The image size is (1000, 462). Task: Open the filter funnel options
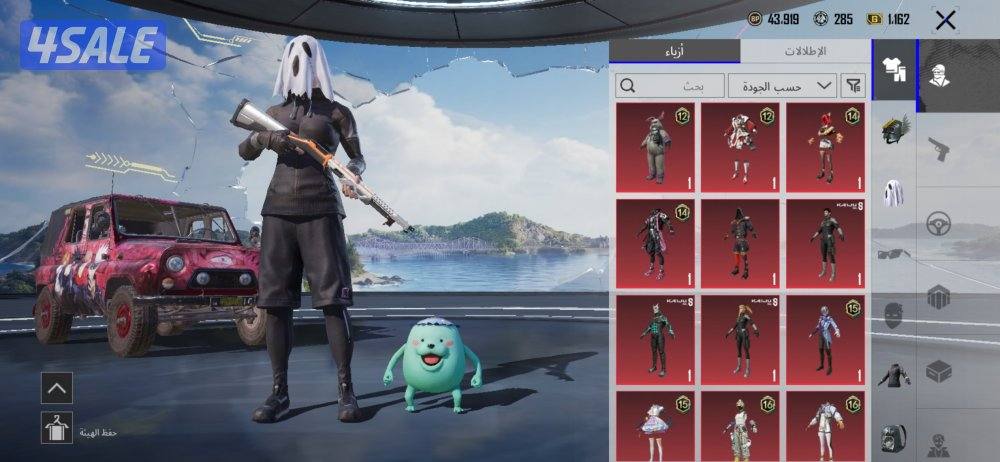[x=854, y=86]
